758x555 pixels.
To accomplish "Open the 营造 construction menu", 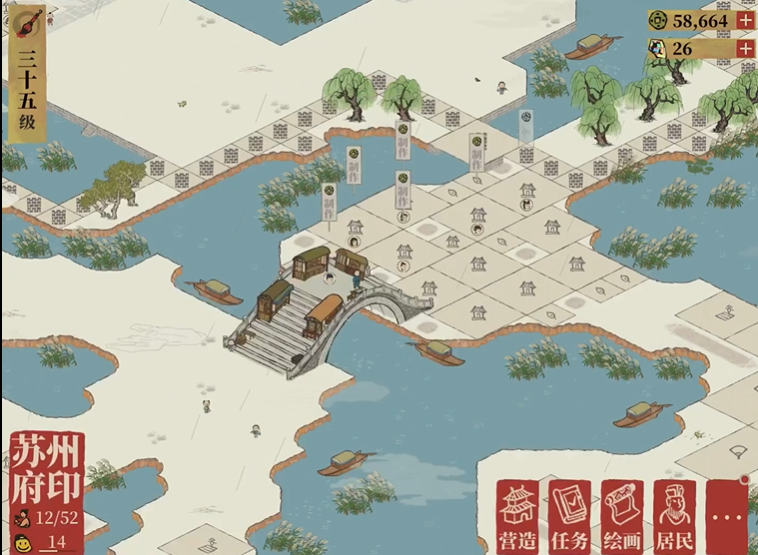I will (519, 515).
